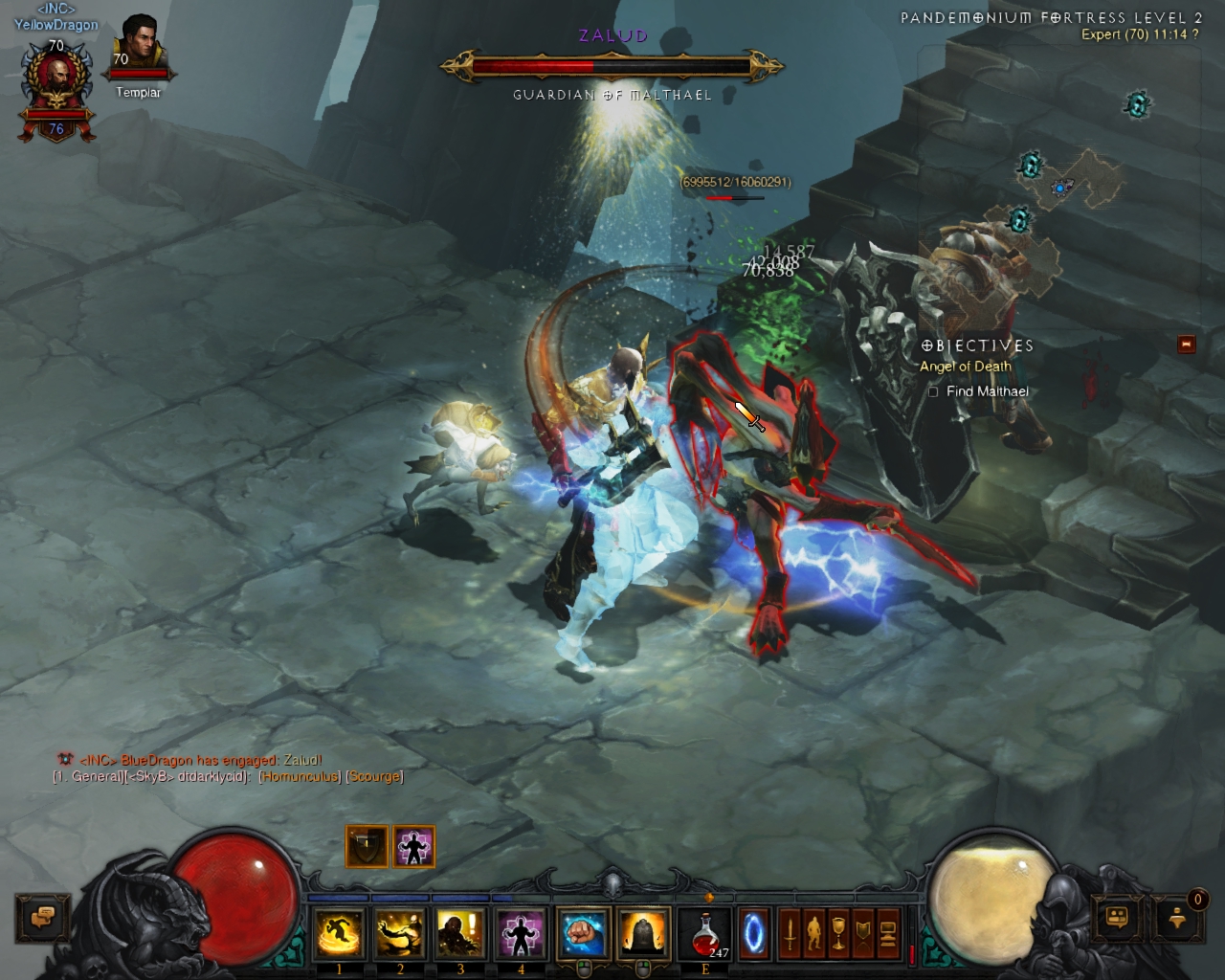1225x980 pixels.
Task: Trigger the exclamation-mark skill in slot 3
Action: click(460, 933)
